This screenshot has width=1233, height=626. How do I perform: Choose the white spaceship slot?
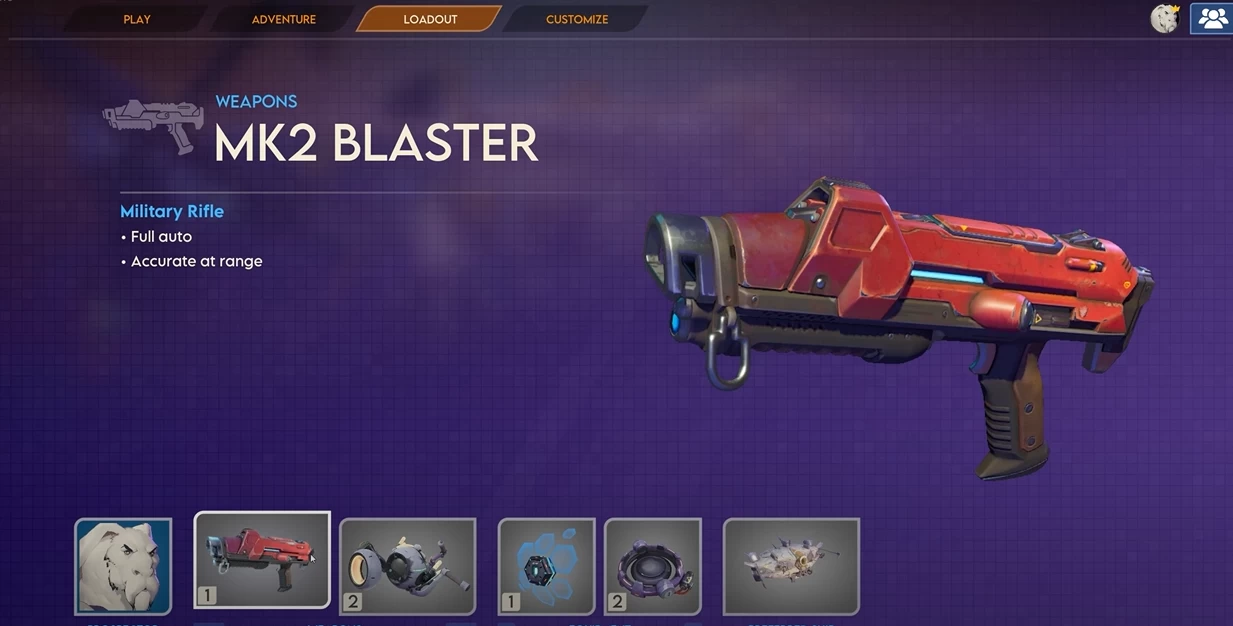[791, 566]
